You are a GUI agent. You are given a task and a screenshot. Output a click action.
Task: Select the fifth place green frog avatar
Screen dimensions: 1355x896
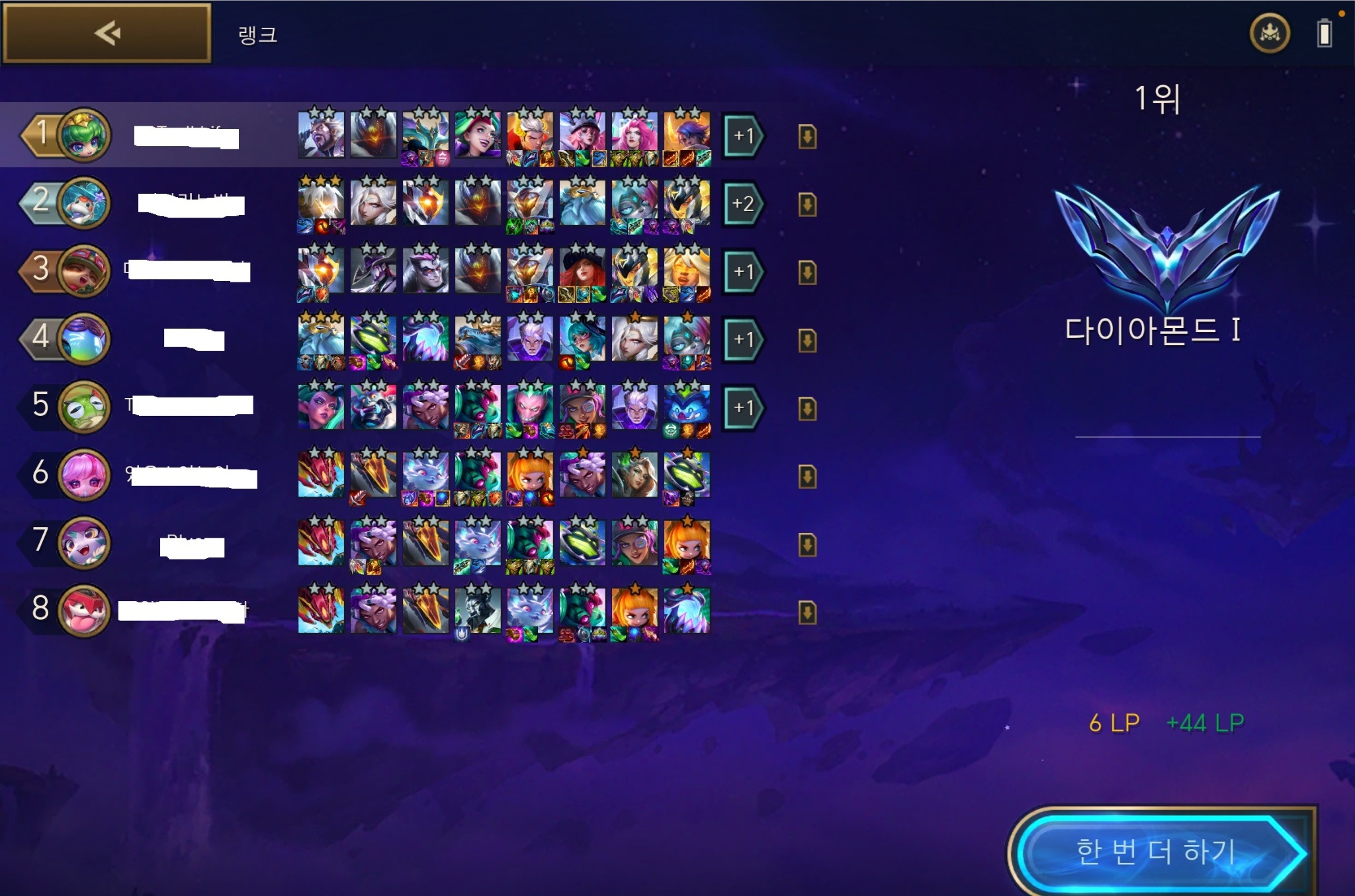pyautogui.click(x=84, y=407)
